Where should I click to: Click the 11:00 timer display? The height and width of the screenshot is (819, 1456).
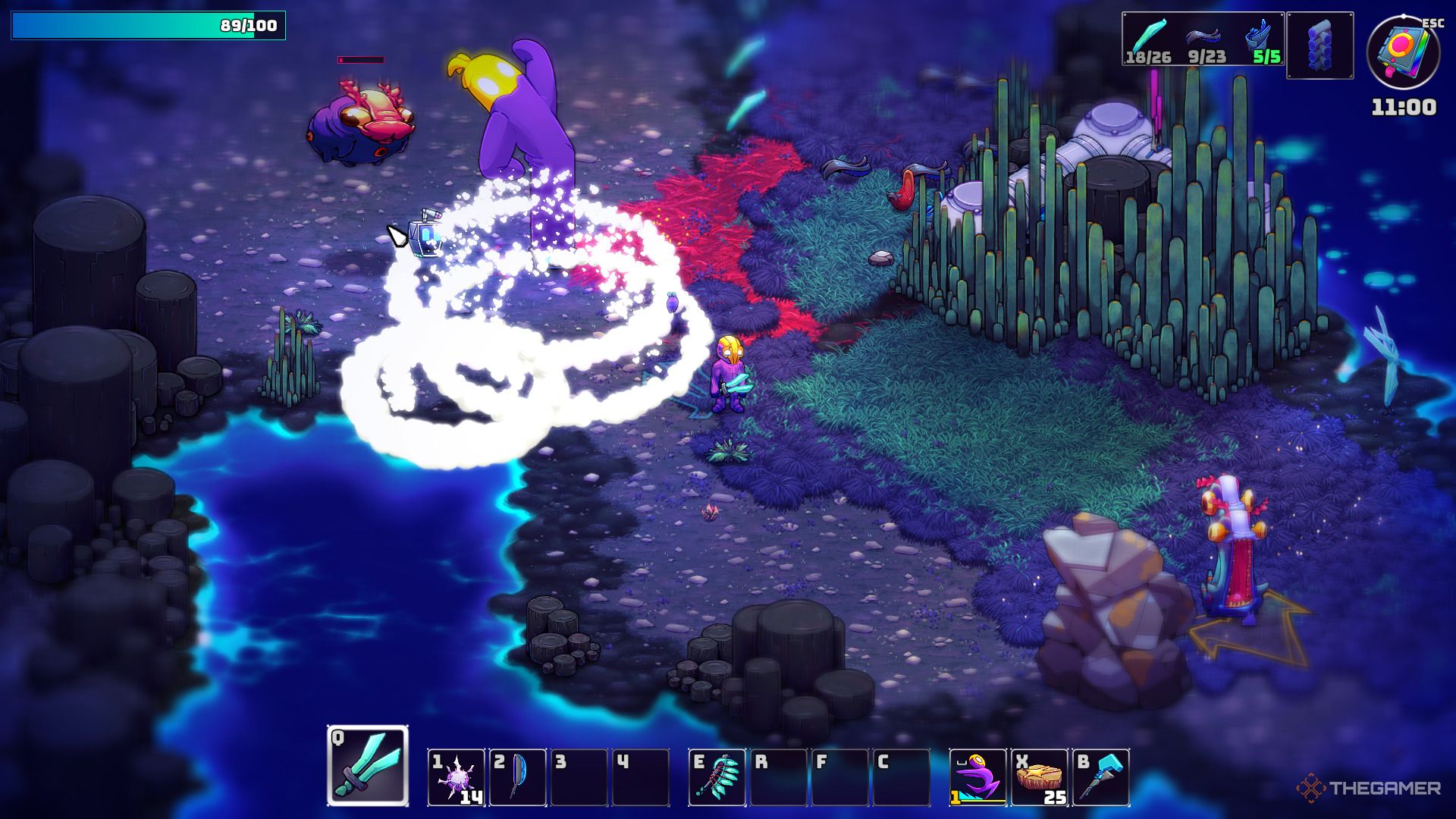(1406, 108)
